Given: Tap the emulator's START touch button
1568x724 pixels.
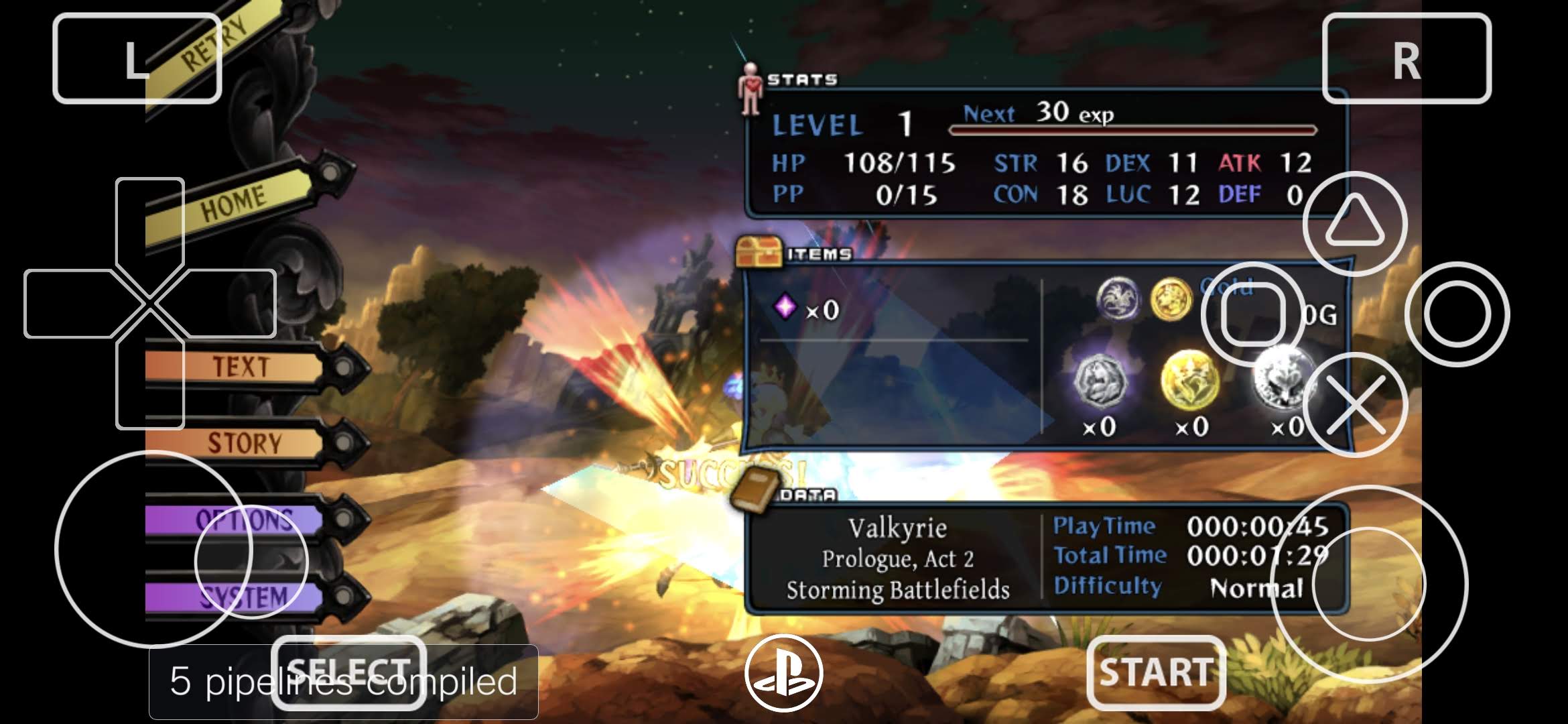Looking at the screenshot, I should pos(1156,672).
